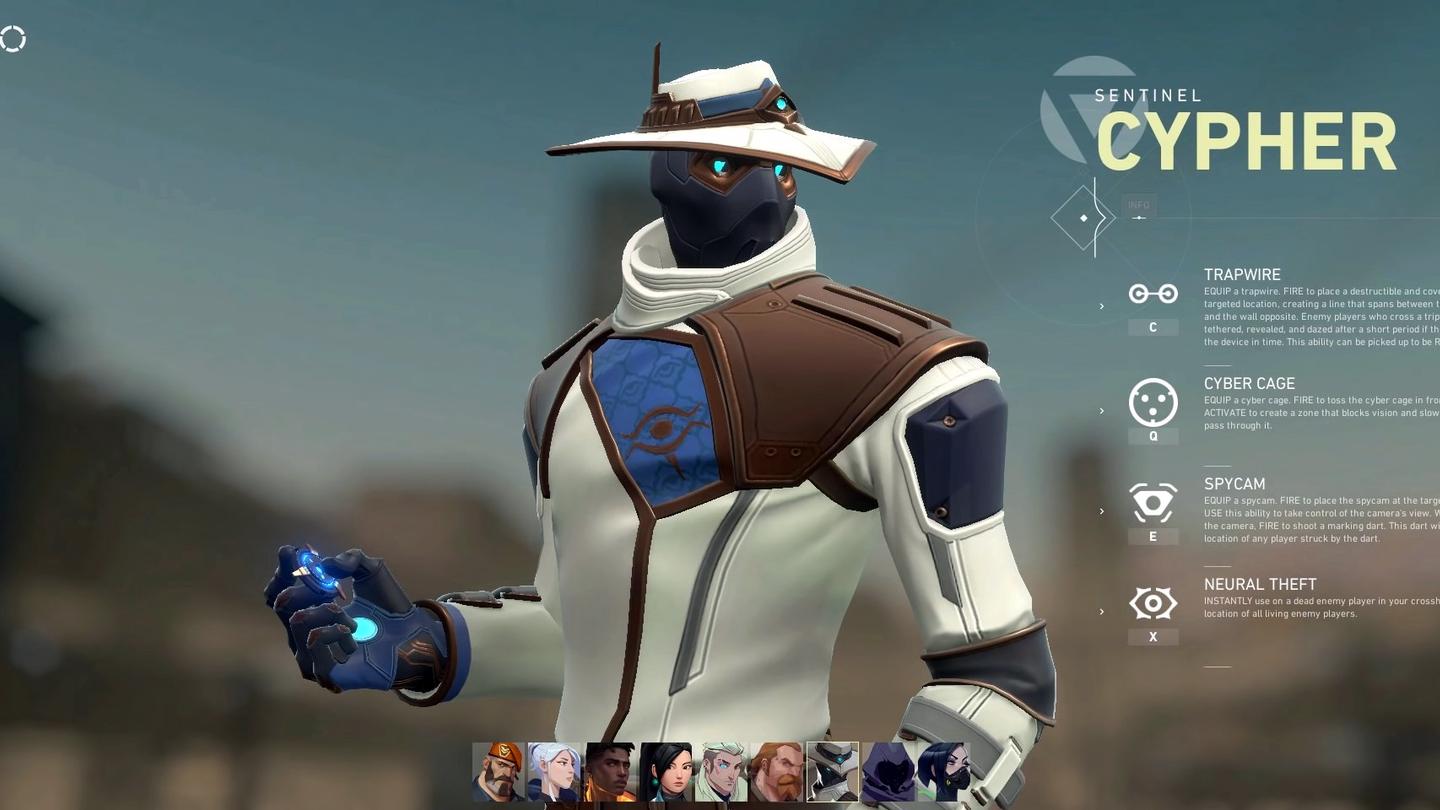Choose the Jett agent portrait
The width and height of the screenshot is (1440, 810).
(554, 771)
